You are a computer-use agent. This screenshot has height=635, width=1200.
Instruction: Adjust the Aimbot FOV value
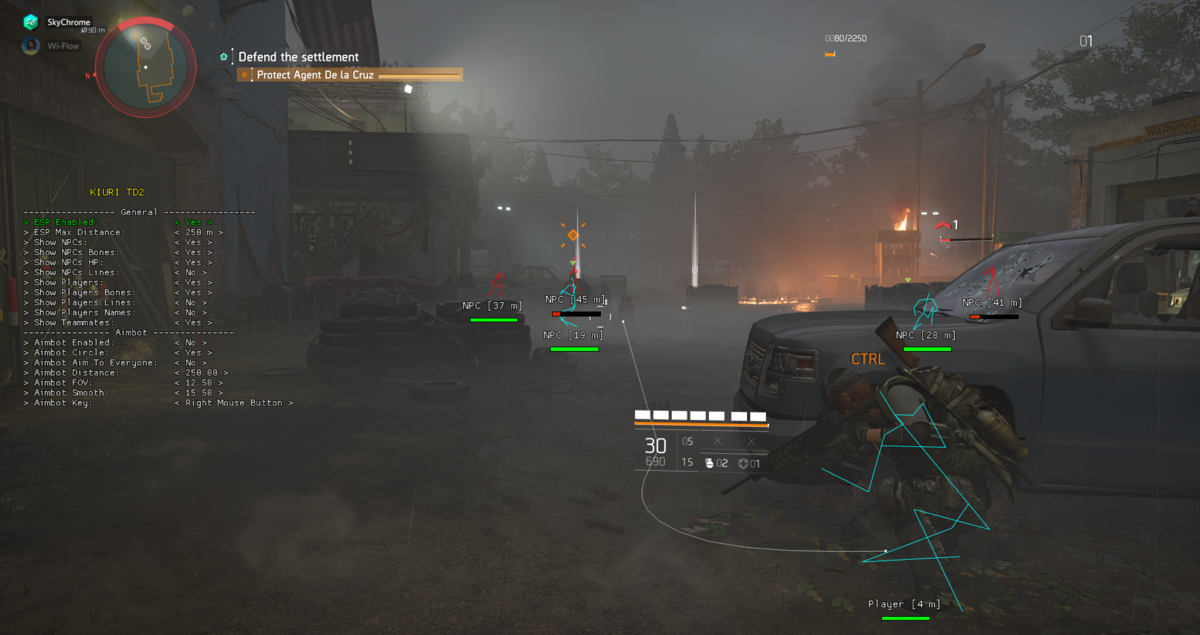click(198, 382)
